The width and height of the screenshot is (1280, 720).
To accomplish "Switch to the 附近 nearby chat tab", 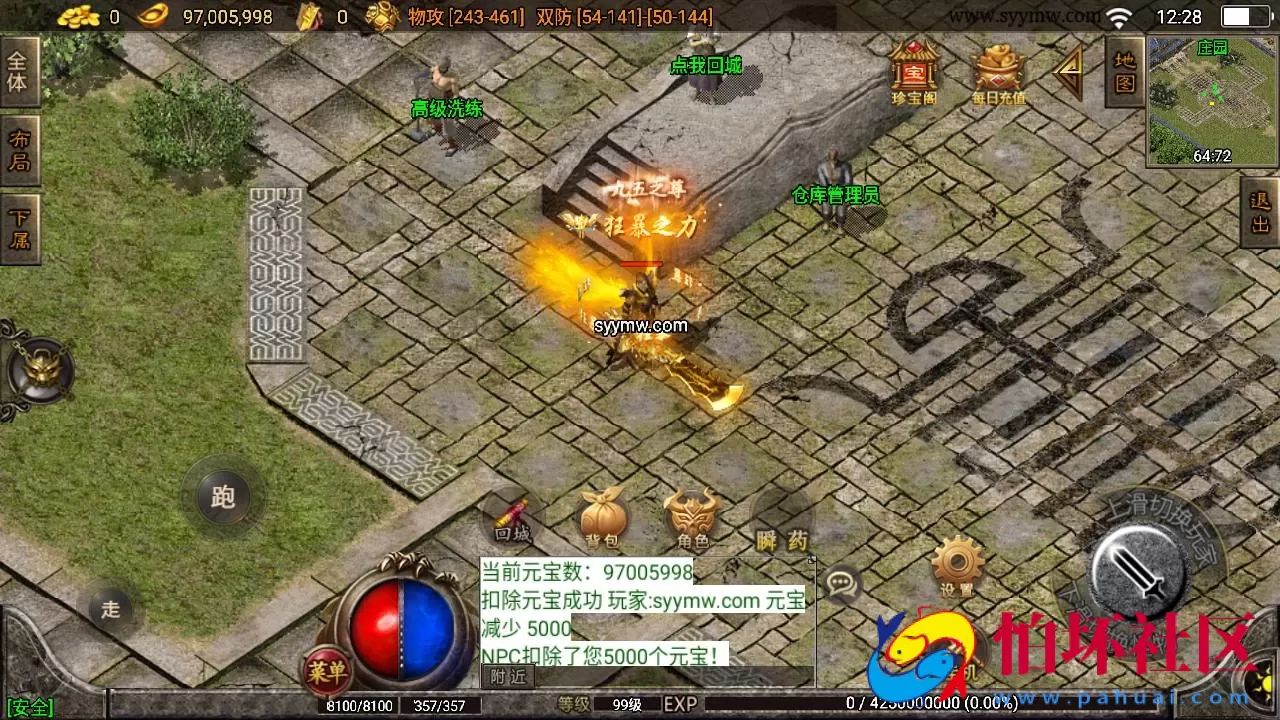I will pyautogui.click(x=508, y=675).
